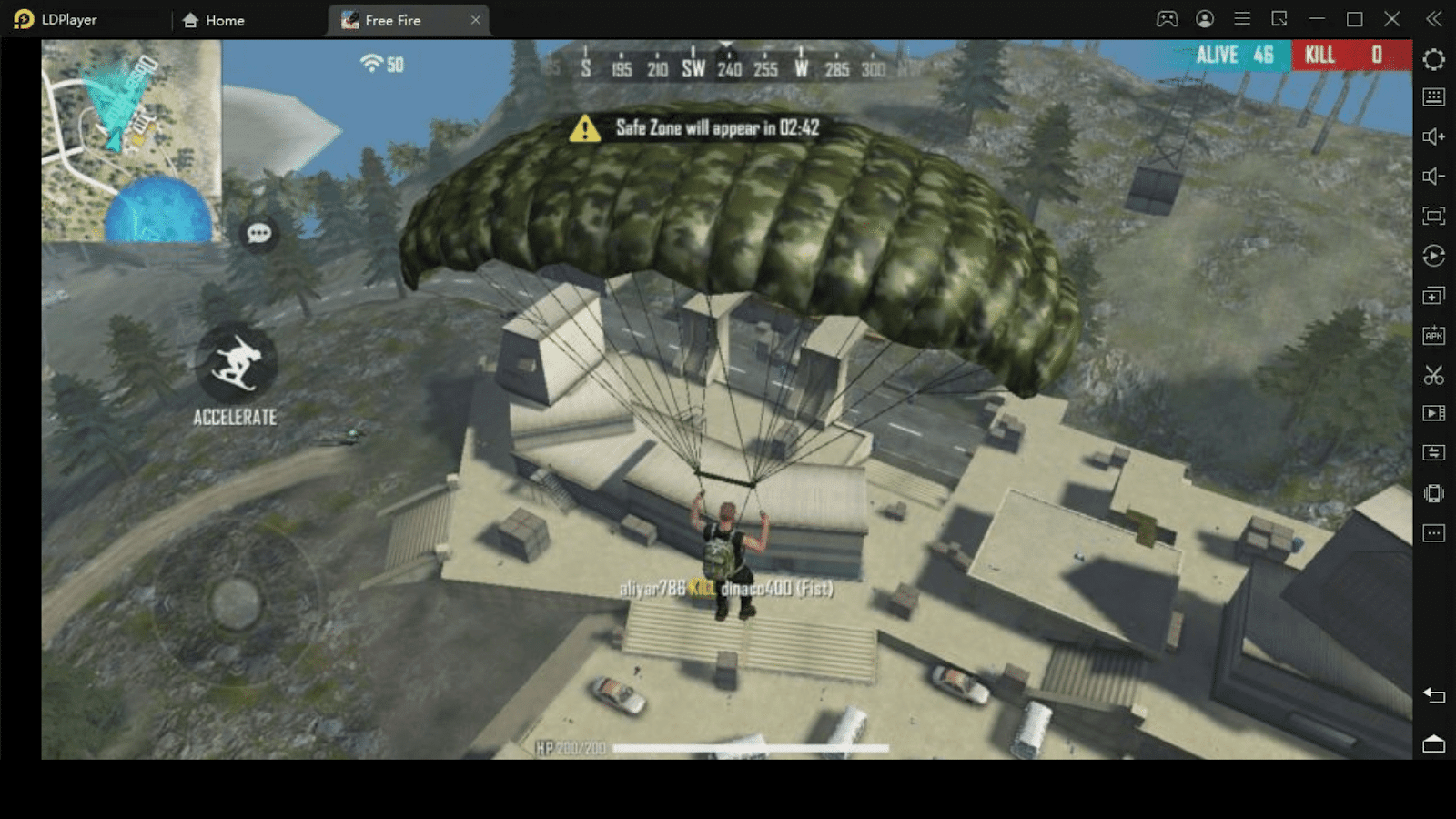Viewport: 1456px width, 819px height.
Task: Open LDPlayer settings gear
Action: coord(1433,59)
